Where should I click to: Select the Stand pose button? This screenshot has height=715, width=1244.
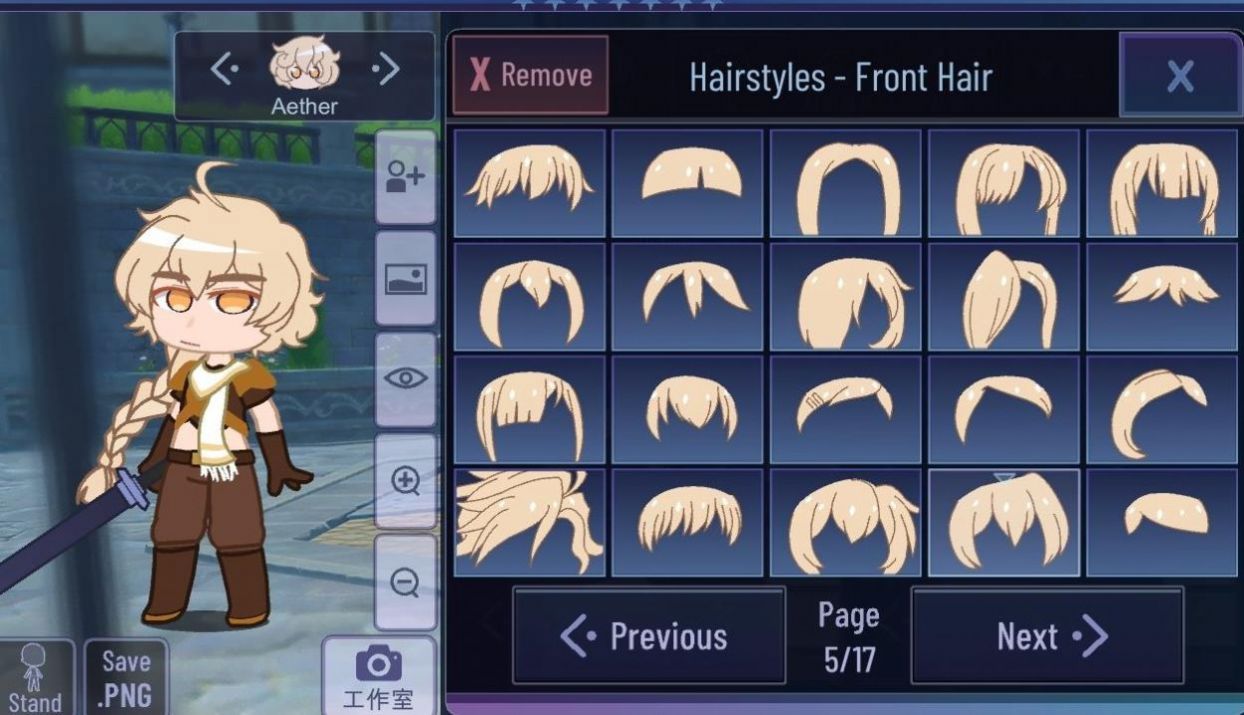(35, 678)
